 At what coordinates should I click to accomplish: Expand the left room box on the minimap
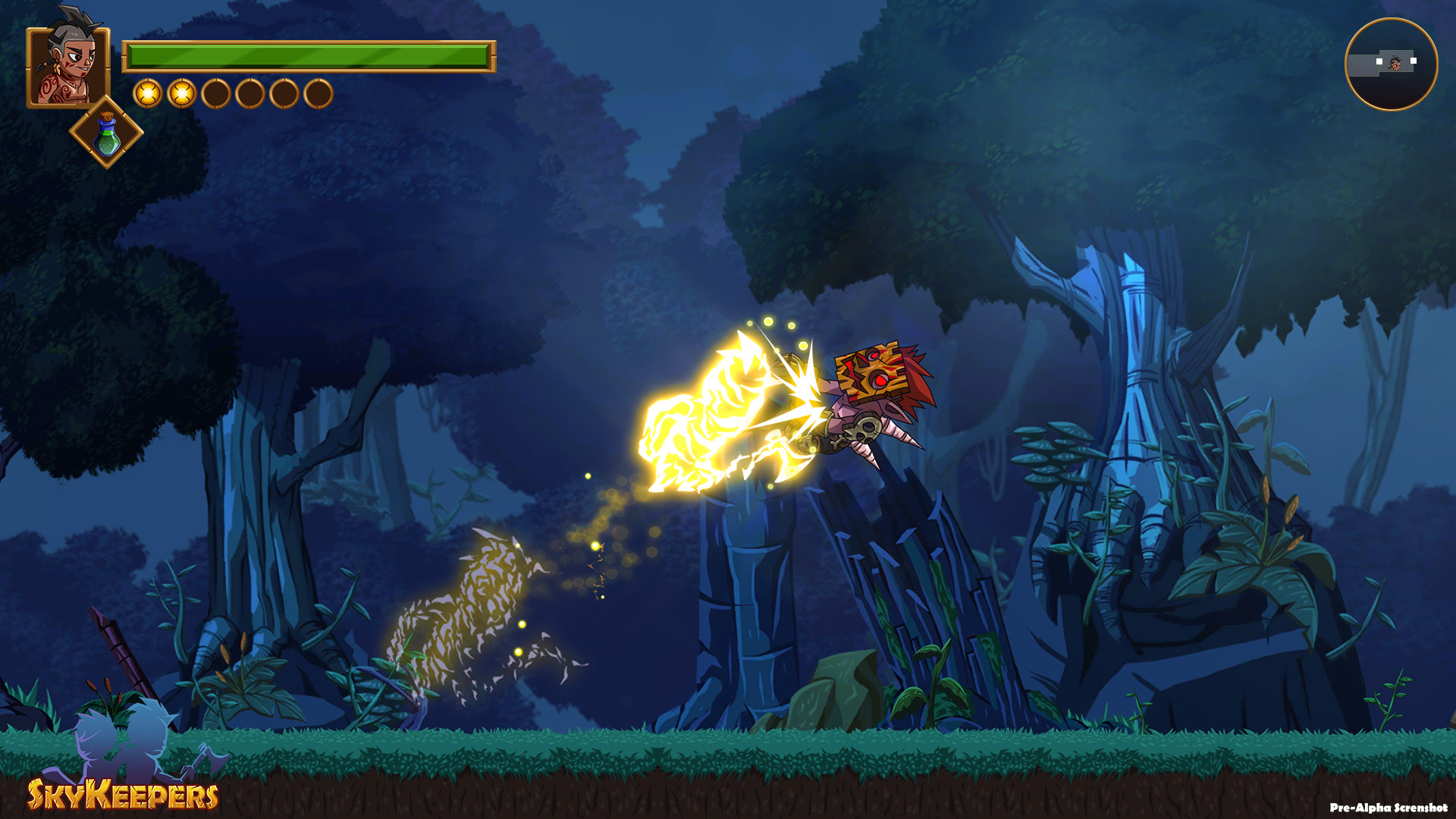click(1363, 66)
